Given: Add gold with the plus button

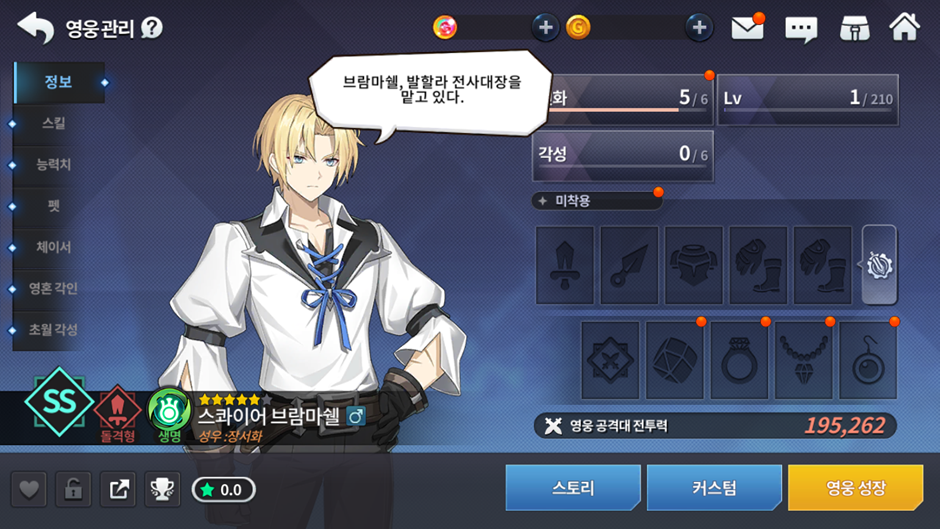Looking at the screenshot, I should [699, 27].
